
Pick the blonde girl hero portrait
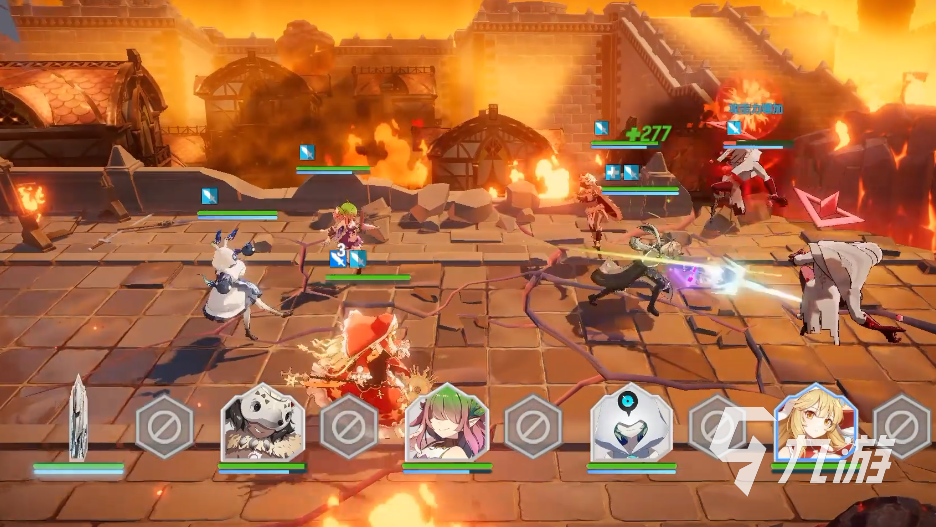point(815,423)
